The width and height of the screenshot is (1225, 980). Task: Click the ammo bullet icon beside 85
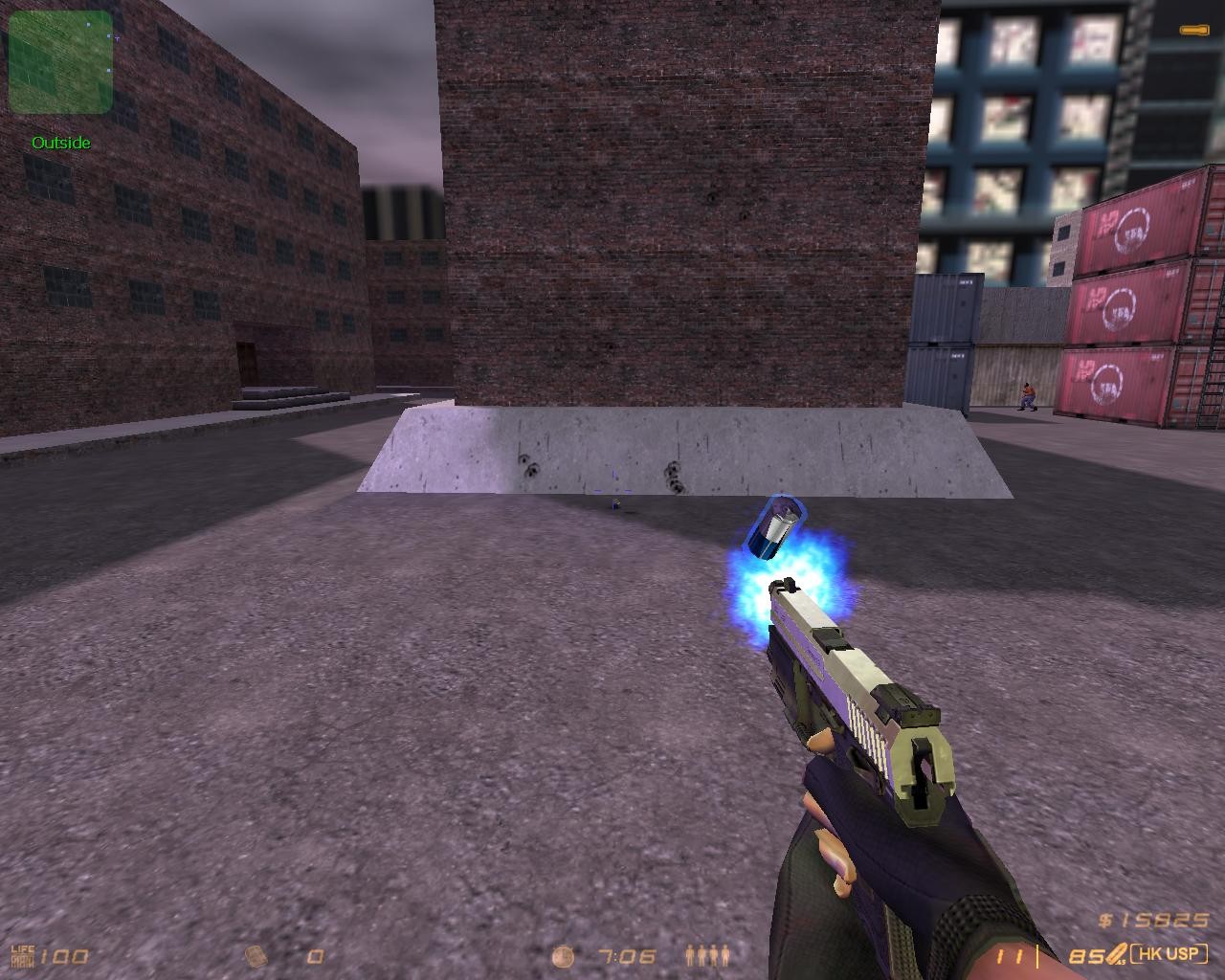[1115, 954]
